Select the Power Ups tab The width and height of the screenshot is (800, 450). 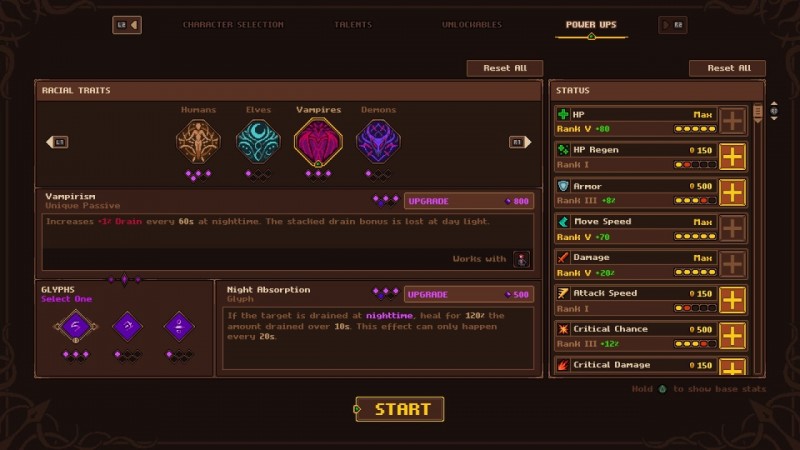click(x=592, y=24)
